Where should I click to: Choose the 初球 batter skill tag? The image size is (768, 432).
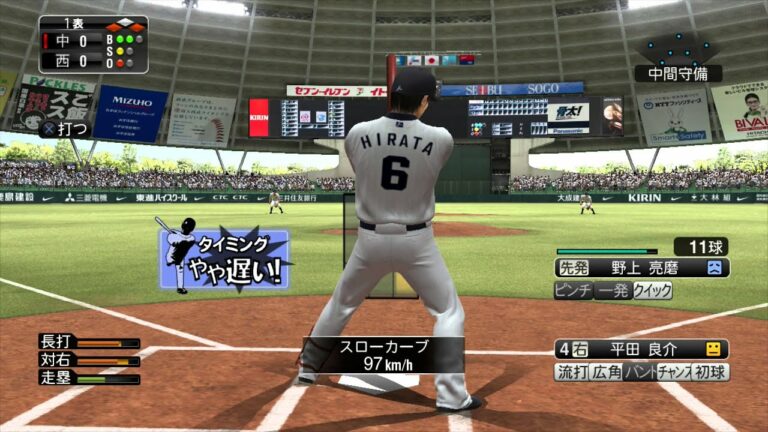click(711, 372)
